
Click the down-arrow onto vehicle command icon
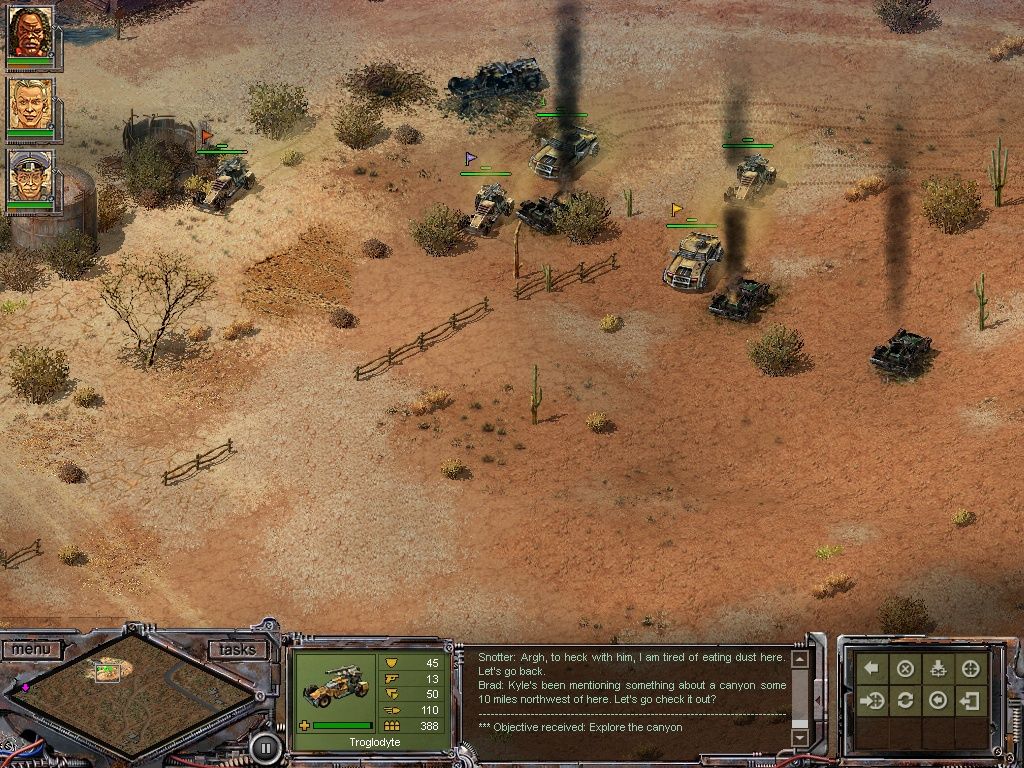coord(938,668)
